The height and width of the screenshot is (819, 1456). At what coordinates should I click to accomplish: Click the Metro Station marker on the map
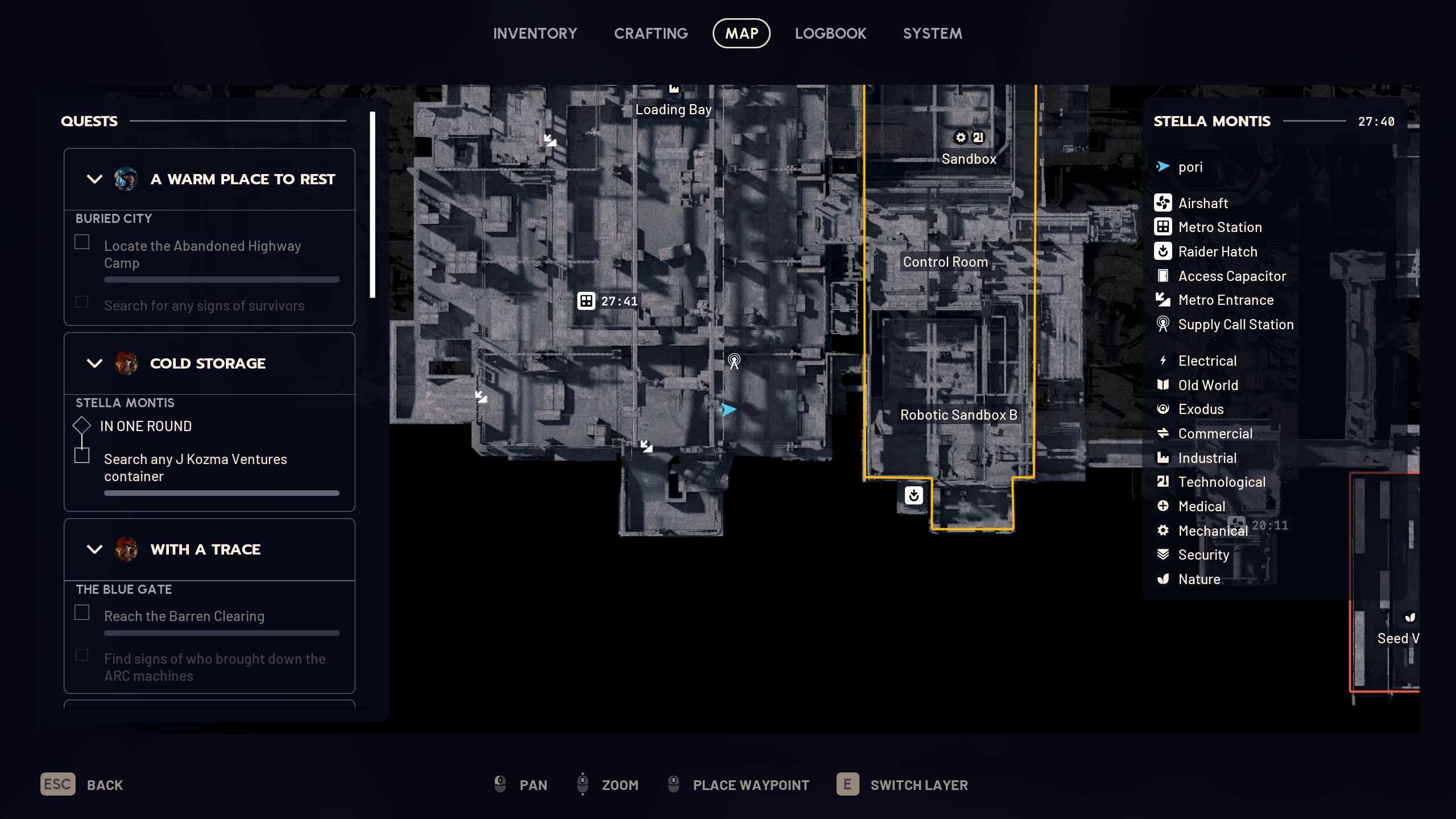586,301
